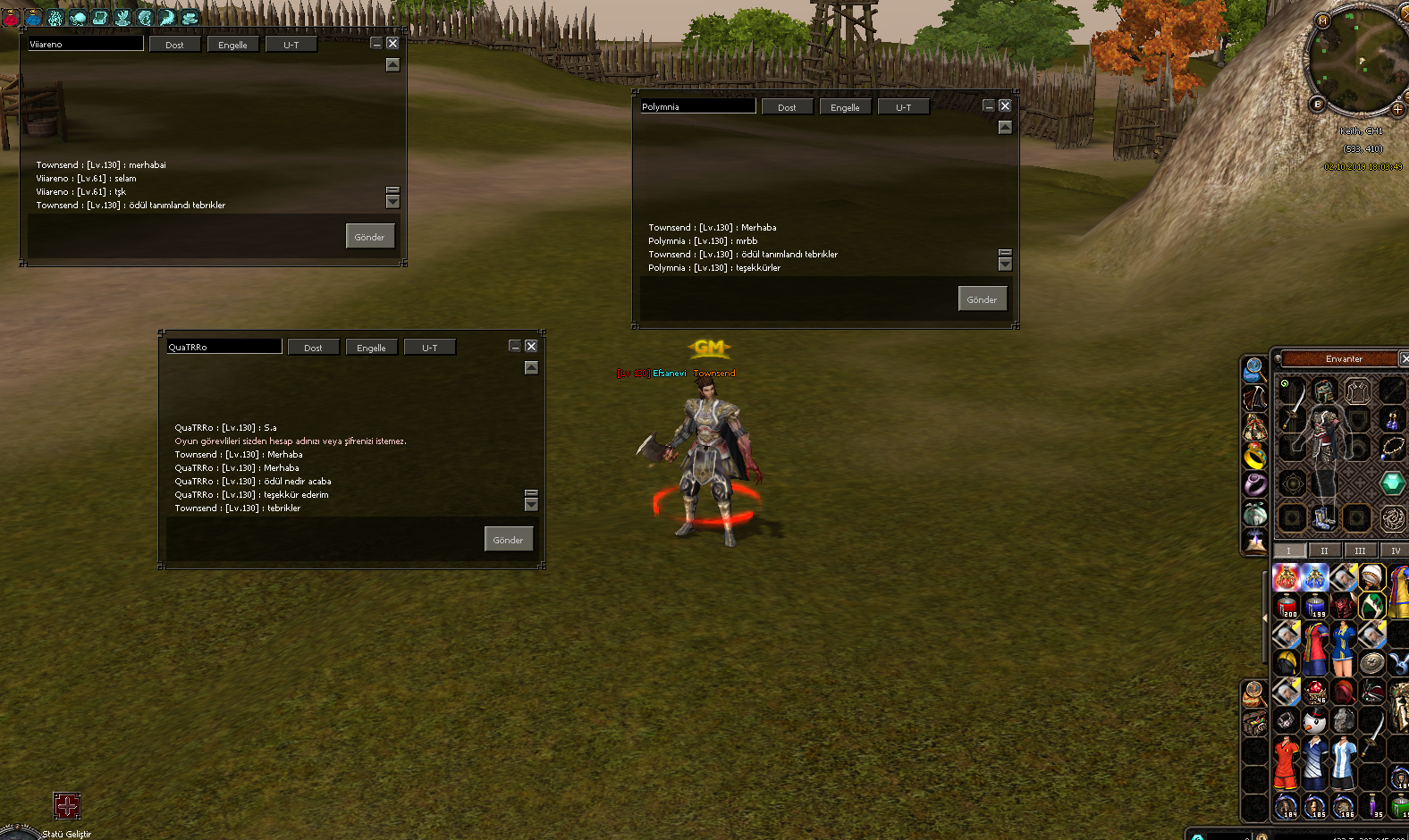The image size is (1409, 840).
Task: Block Polymnia using the Engelle button
Action: (x=844, y=107)
